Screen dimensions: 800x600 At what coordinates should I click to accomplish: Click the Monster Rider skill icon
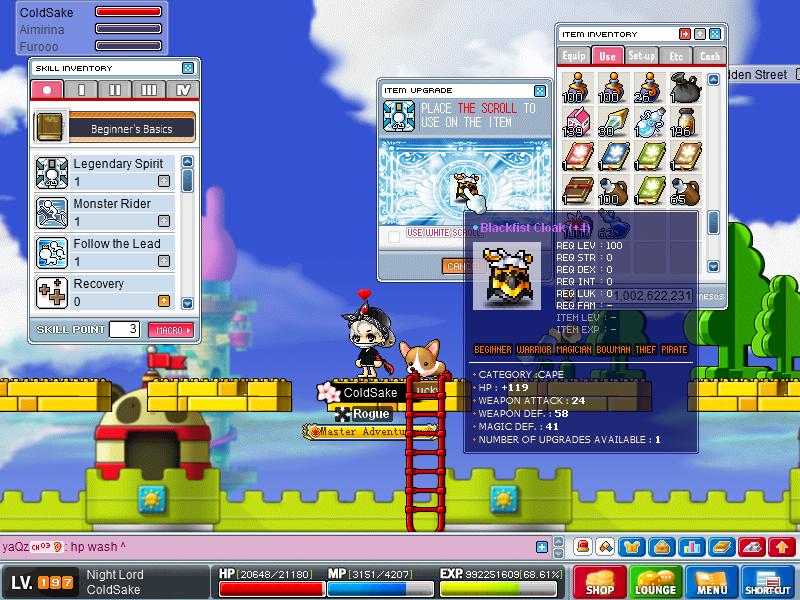(51, 212)
